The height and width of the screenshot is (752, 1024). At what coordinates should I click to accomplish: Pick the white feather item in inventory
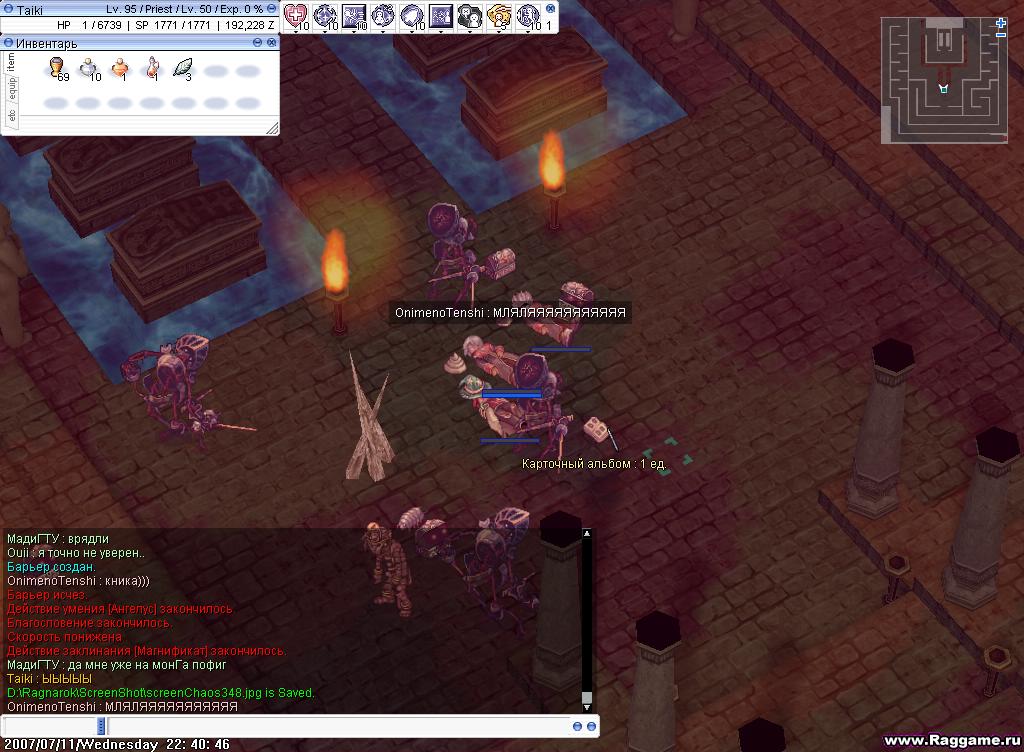(x=183, y=68)
